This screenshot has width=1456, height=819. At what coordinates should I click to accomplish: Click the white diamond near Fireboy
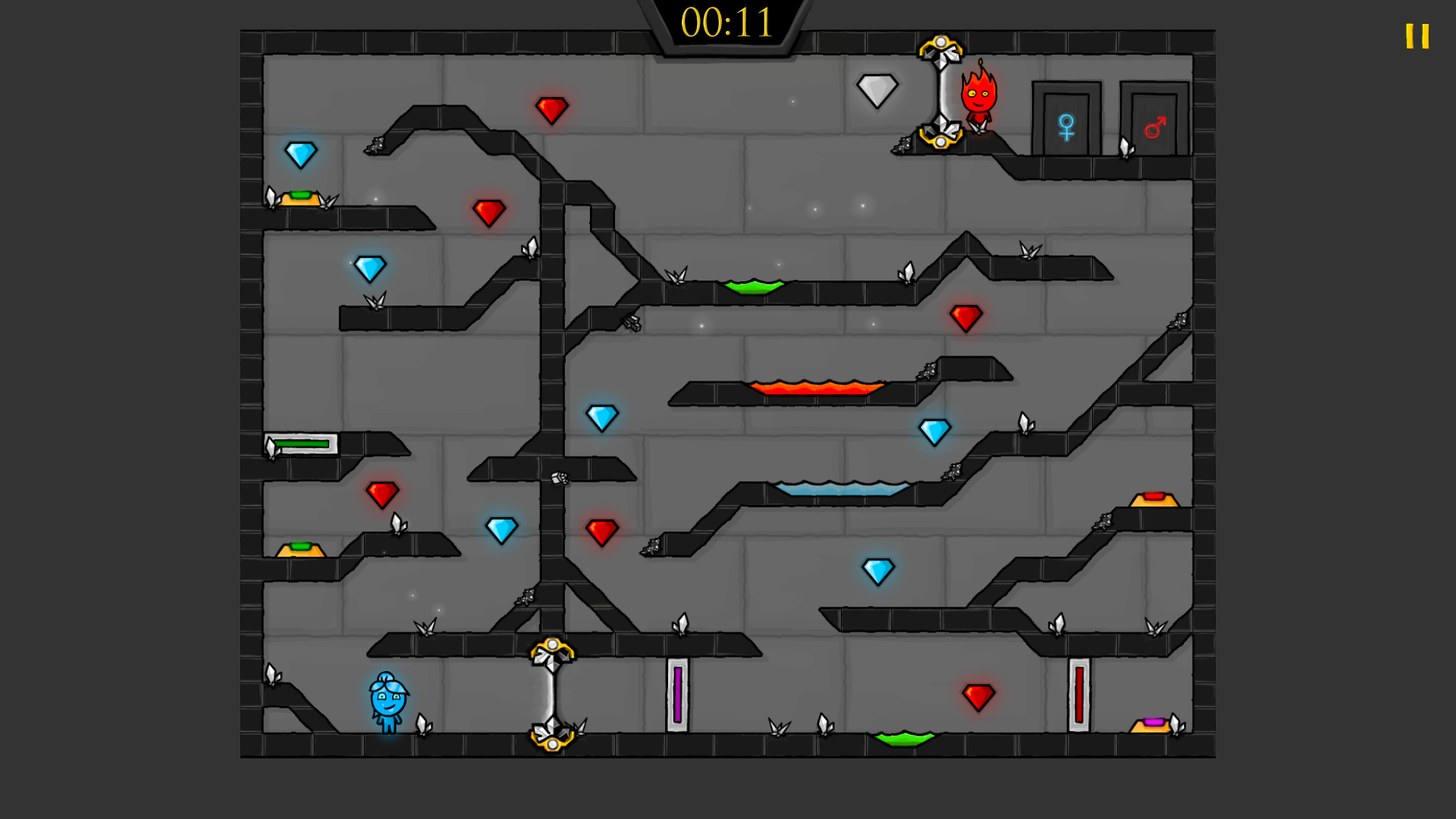[877, 91]
